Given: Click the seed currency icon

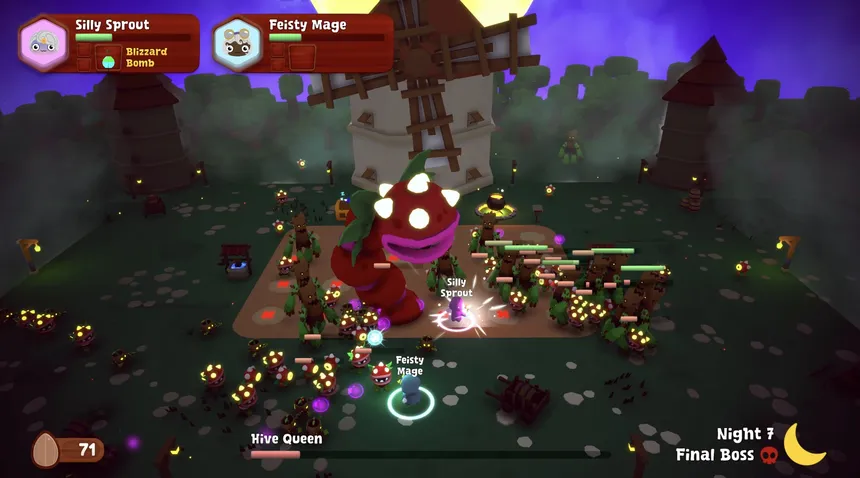Looking at the screenshot, I should point(46,451).
